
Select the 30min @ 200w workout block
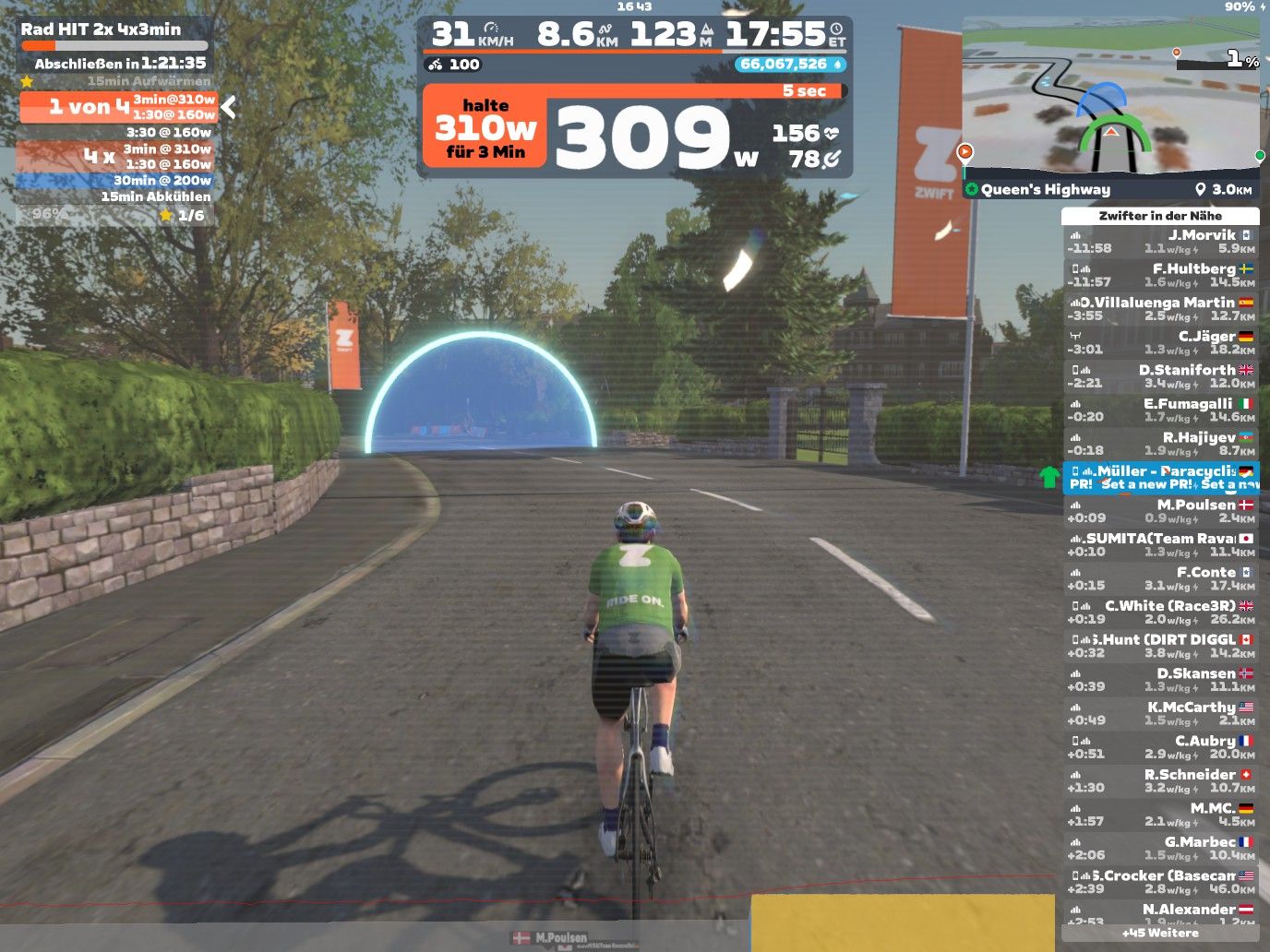(x=116, y=181)
